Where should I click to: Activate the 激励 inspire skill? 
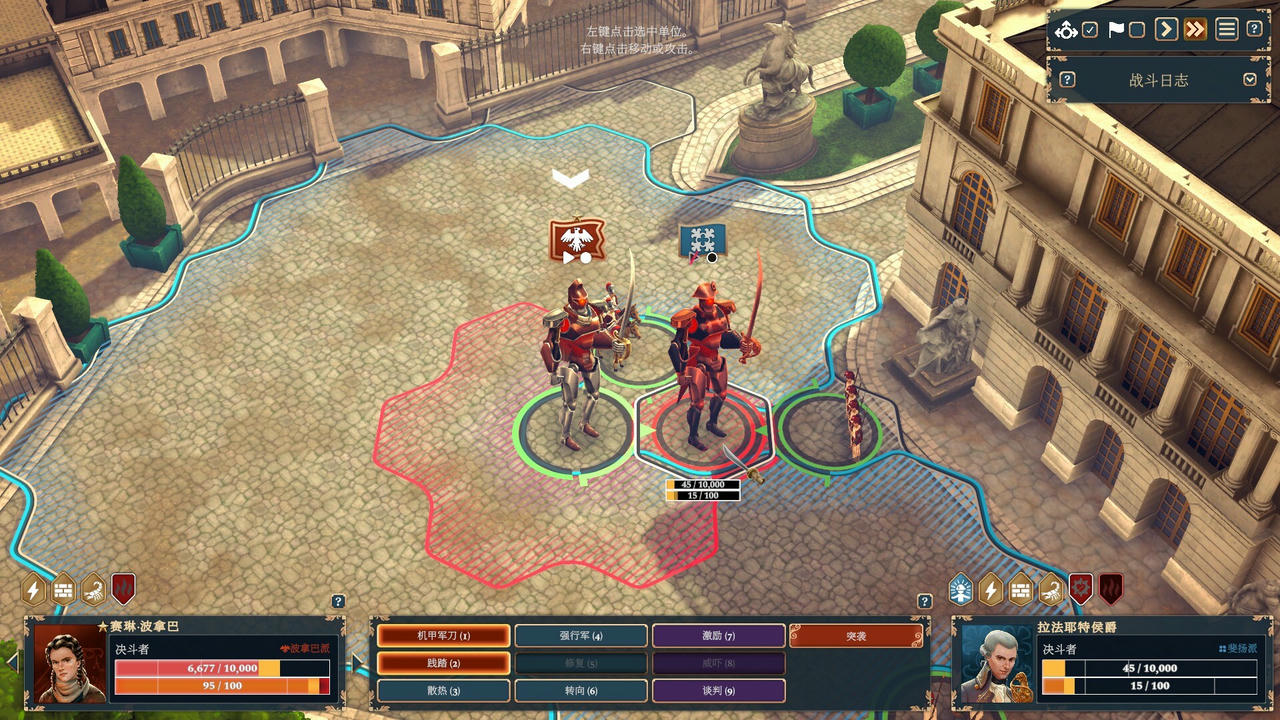pos(717,635)
